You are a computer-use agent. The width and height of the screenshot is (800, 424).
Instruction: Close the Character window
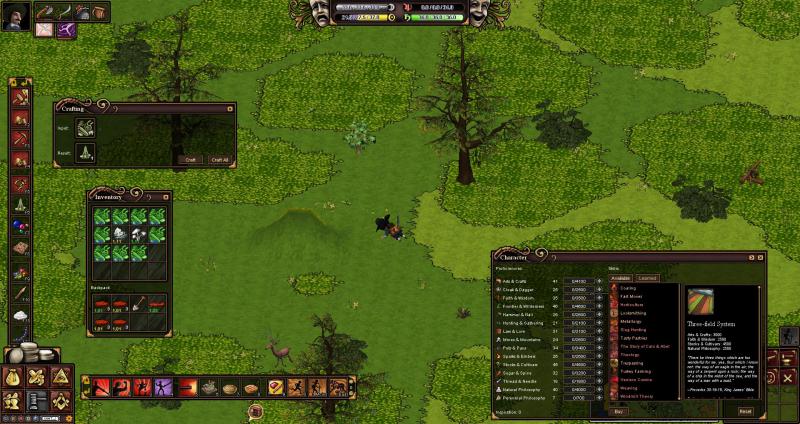[762, 257]
